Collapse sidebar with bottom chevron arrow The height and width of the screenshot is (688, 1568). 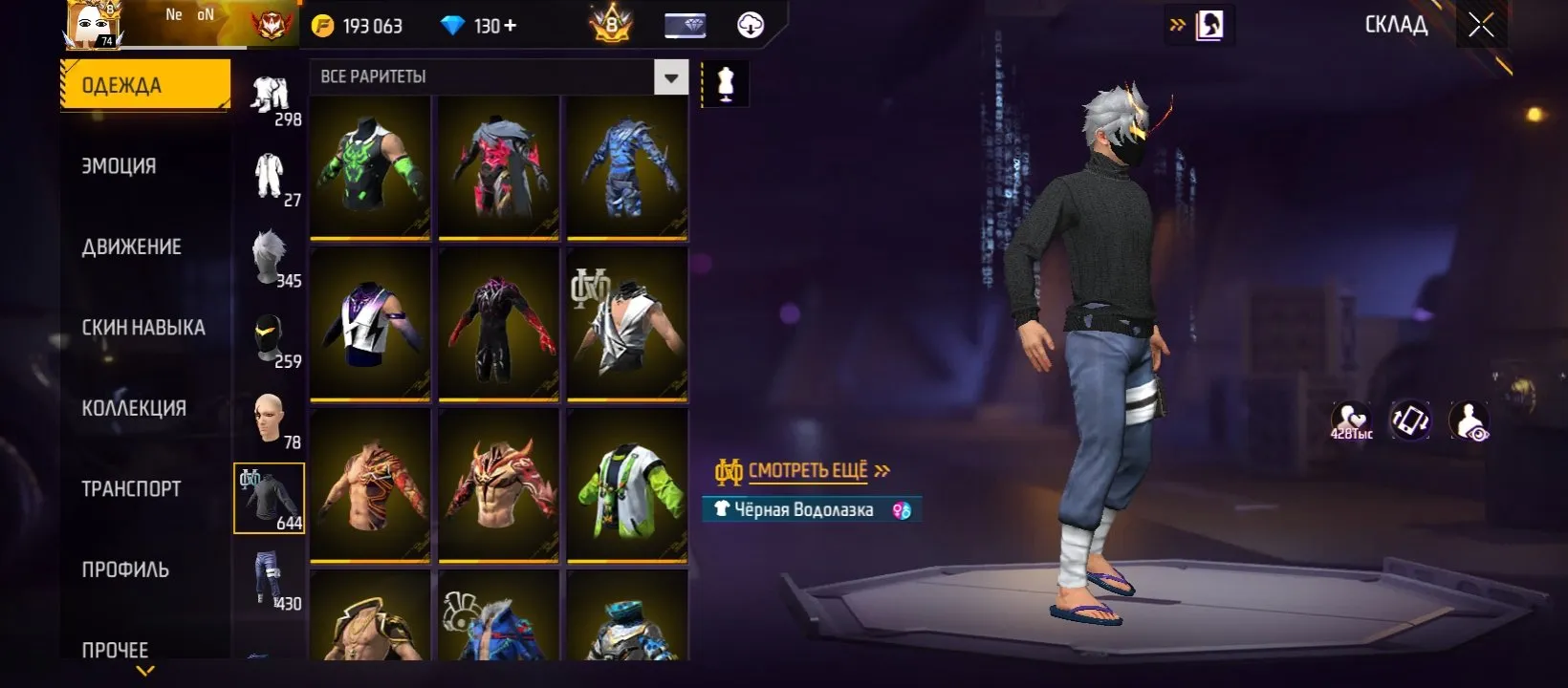coord(145,672)
